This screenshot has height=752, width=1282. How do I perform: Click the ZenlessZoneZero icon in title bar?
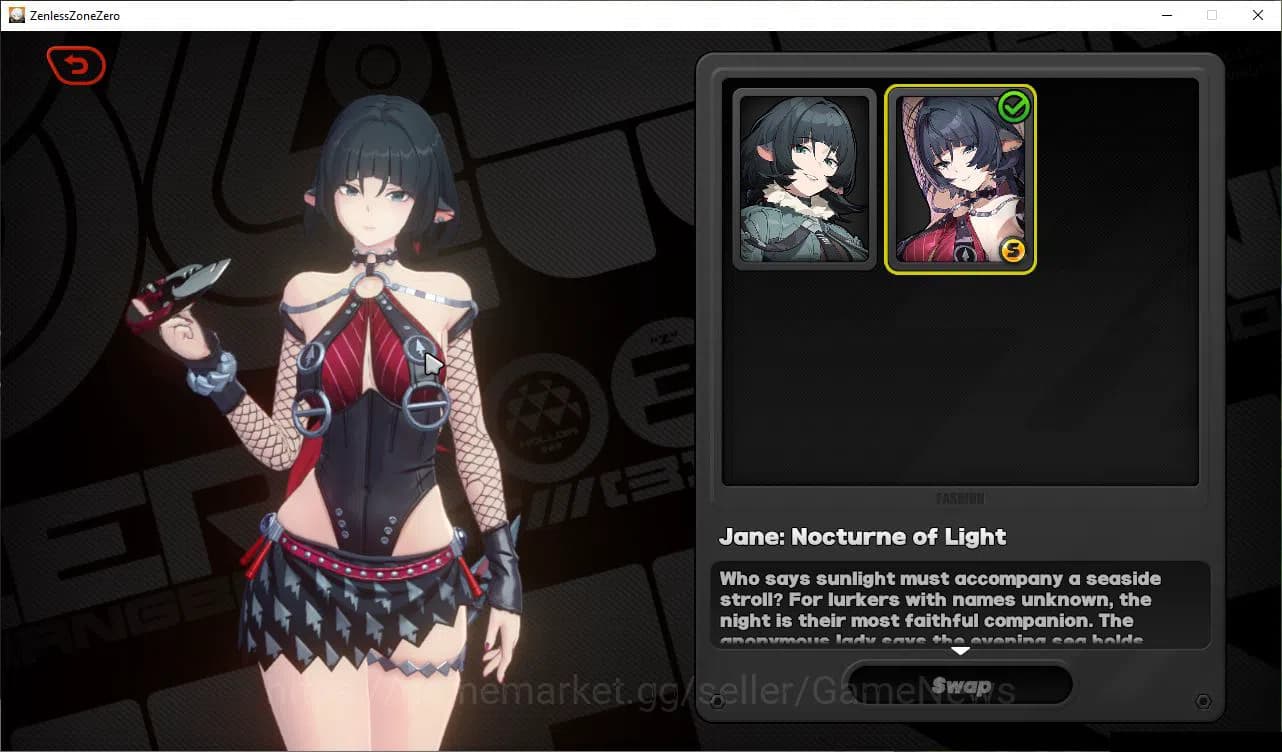16,14
